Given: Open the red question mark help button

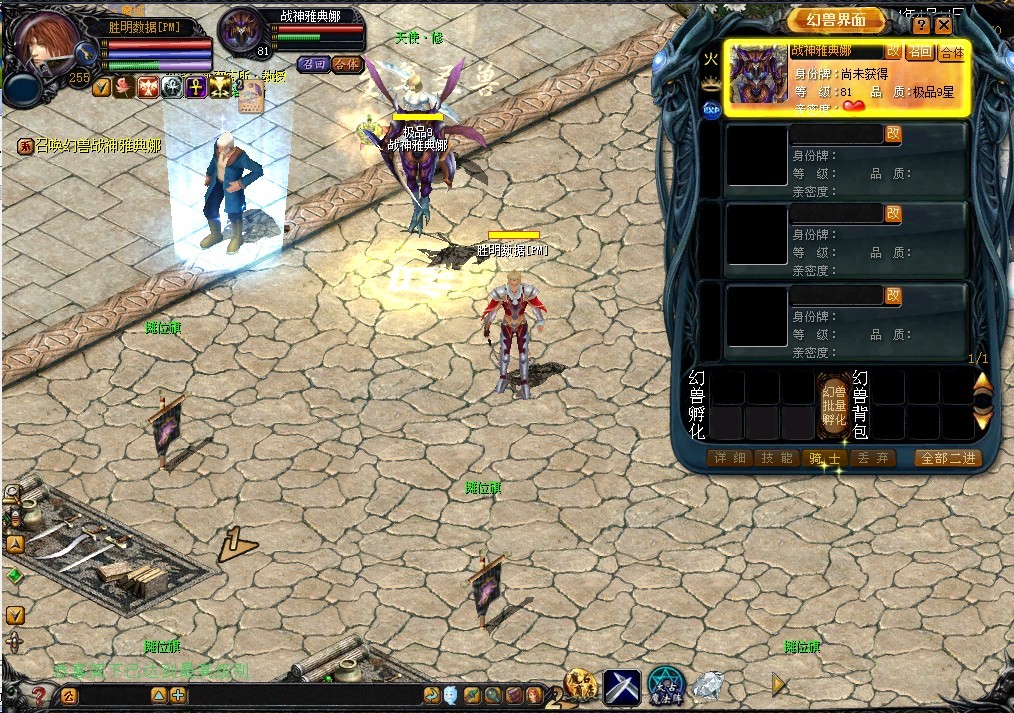Looking at the screenshot, I should point(38,694).
